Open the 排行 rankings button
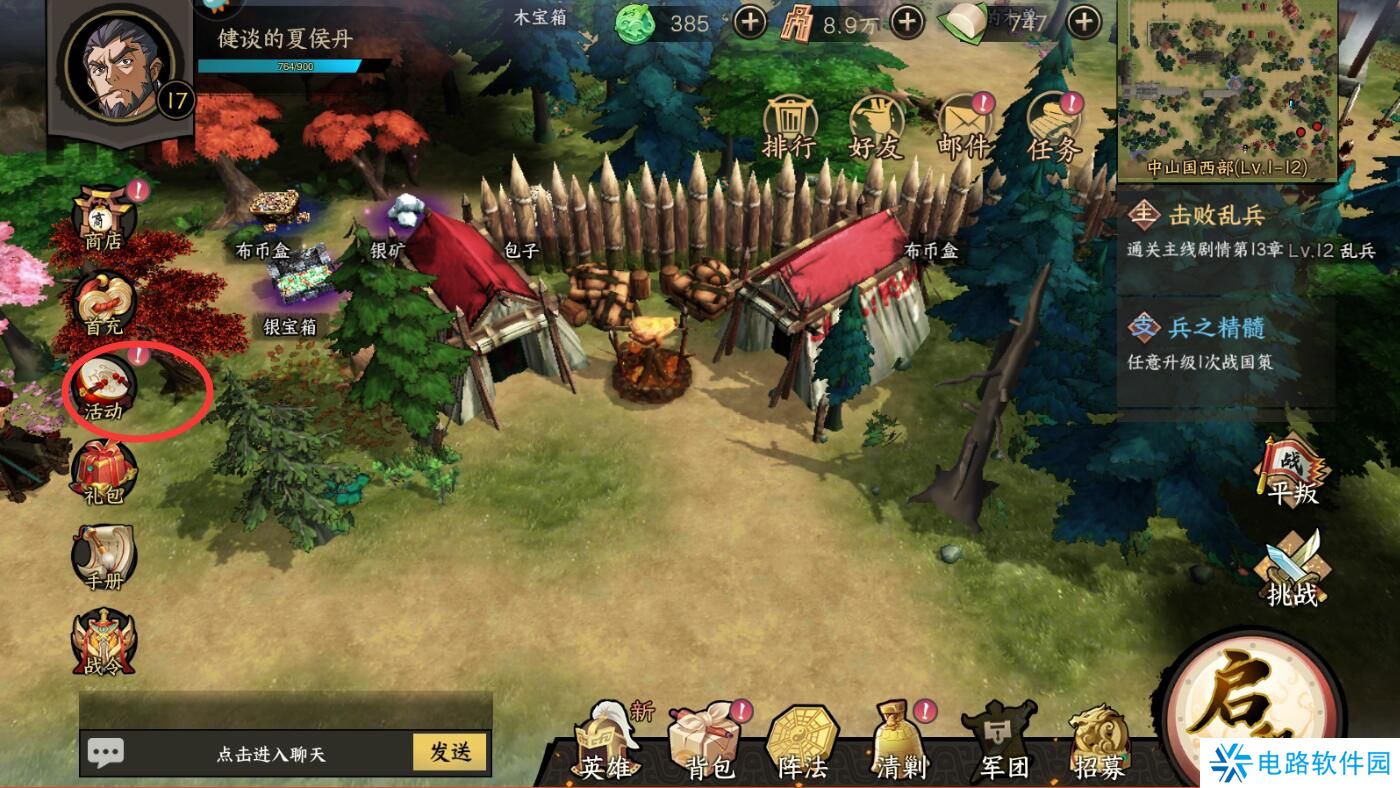 (x=789, y=128)
